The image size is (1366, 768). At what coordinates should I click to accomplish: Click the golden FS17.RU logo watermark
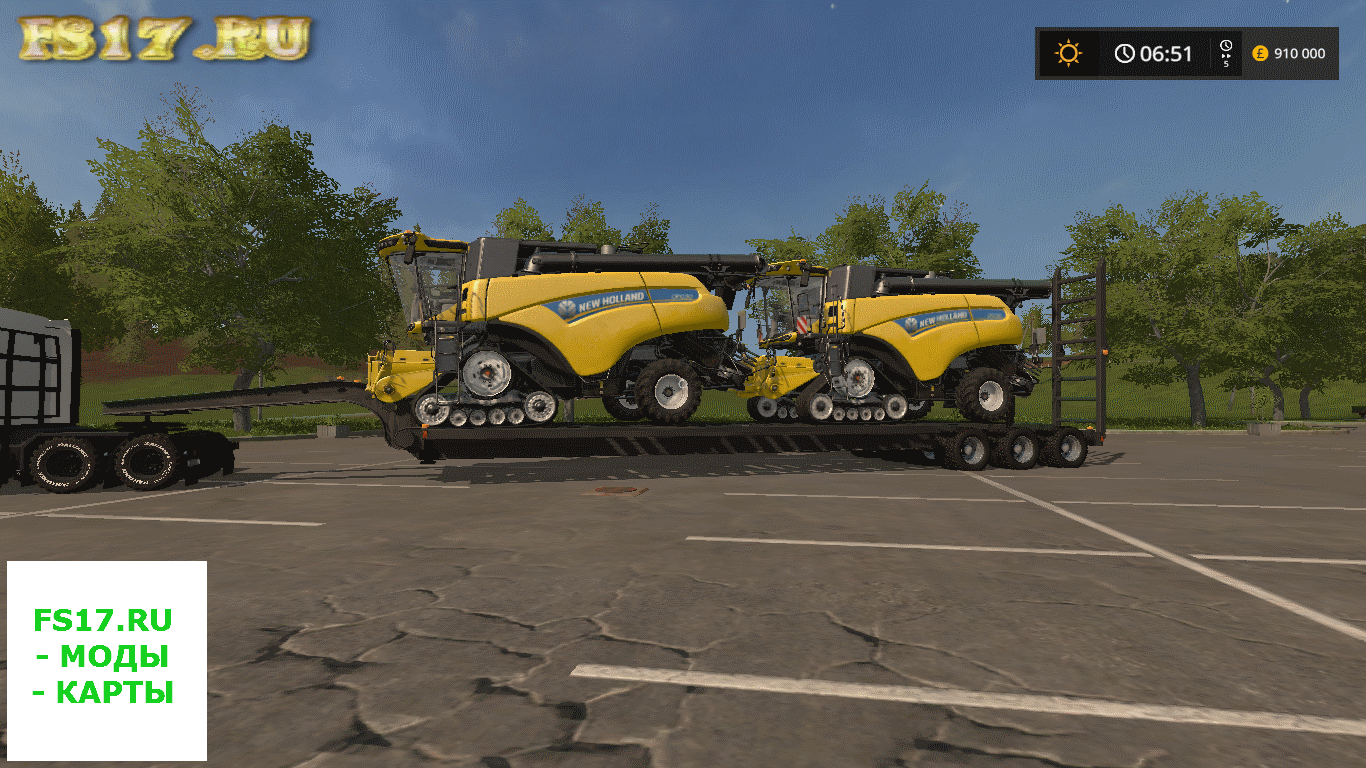pyautogui.click(x=165, y=40)
